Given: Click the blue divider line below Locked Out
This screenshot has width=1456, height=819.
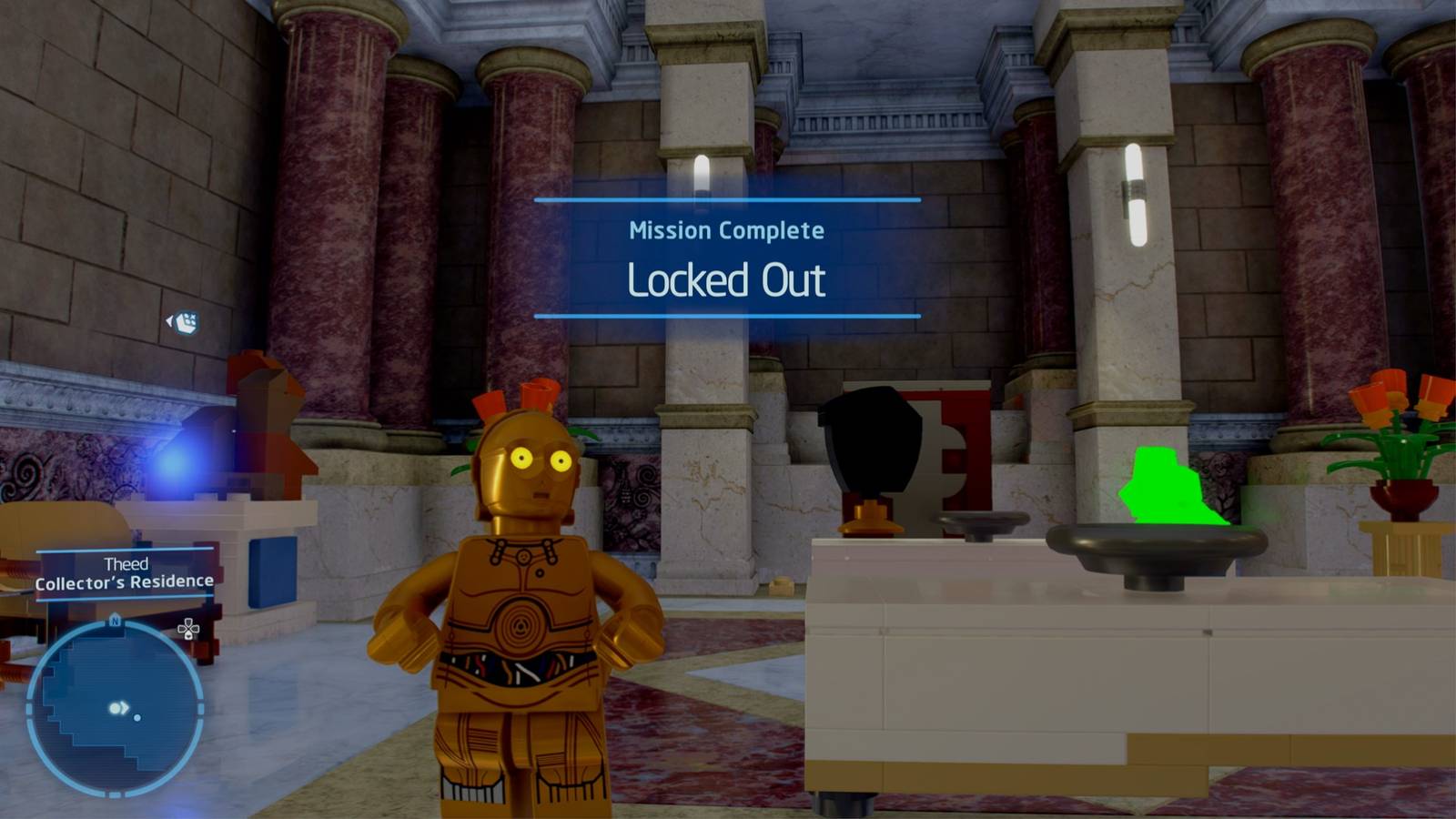Looking at the screenshot, I should coord(727,317).
